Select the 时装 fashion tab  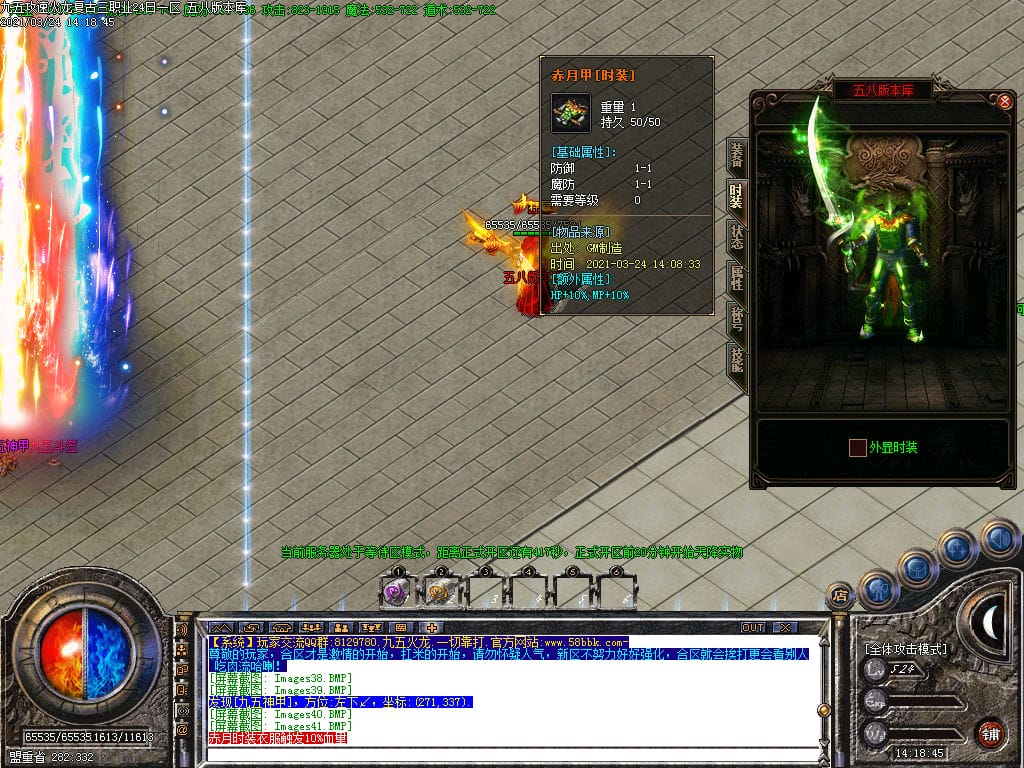click(737, 196)
